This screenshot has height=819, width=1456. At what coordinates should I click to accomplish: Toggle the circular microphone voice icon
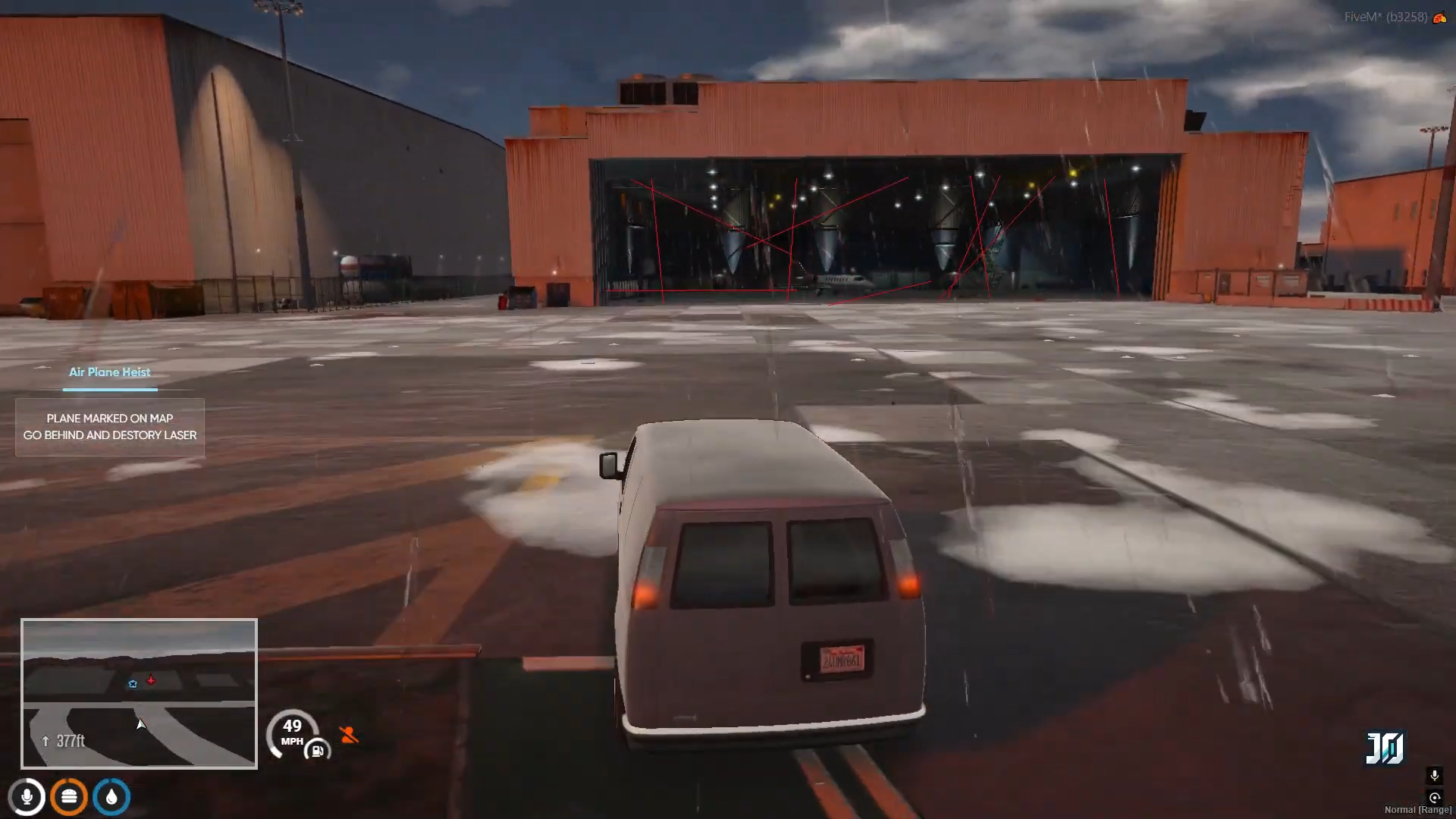[27, 797]
